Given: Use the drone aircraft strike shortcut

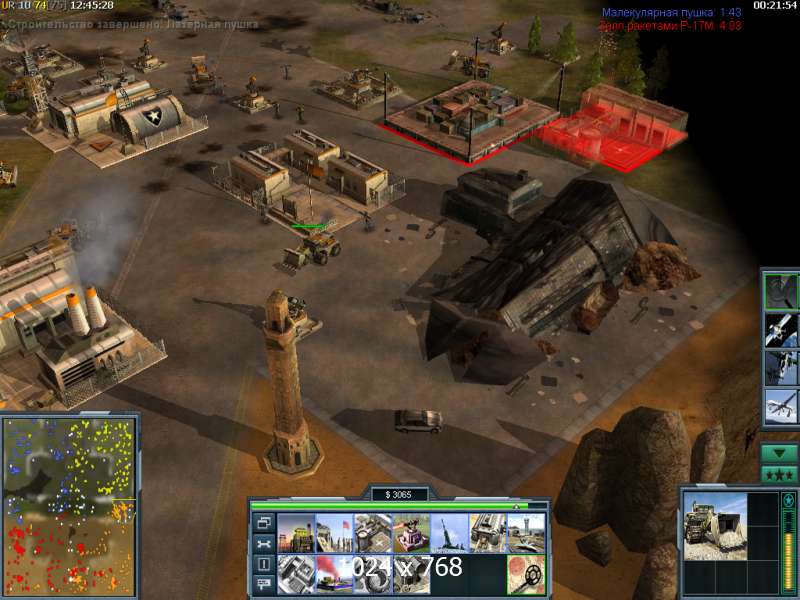Looking at the screenshot, I should coord(780,405).
